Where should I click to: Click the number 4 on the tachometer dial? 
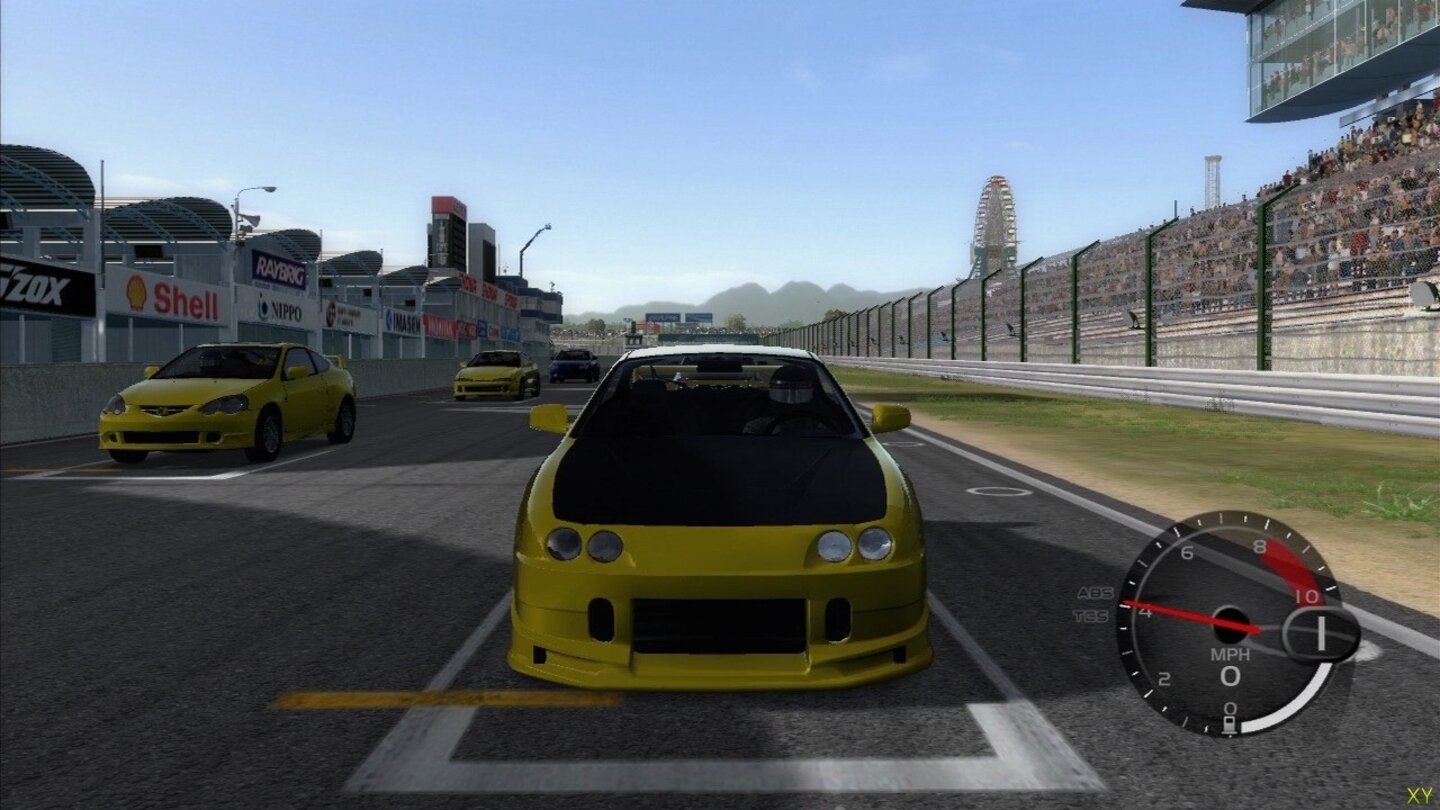(1145, 612)
